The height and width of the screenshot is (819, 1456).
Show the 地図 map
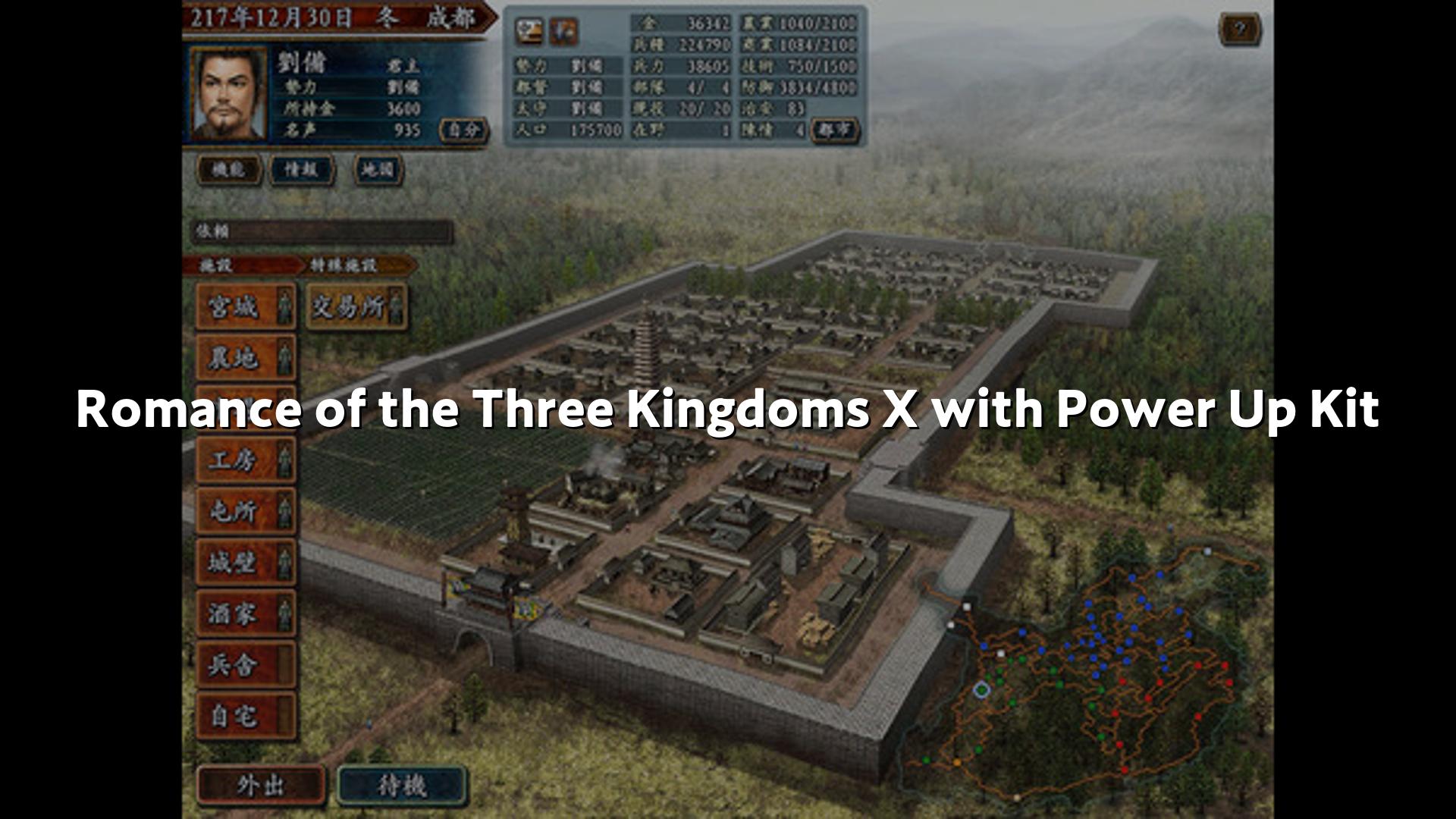click(378, 169)
